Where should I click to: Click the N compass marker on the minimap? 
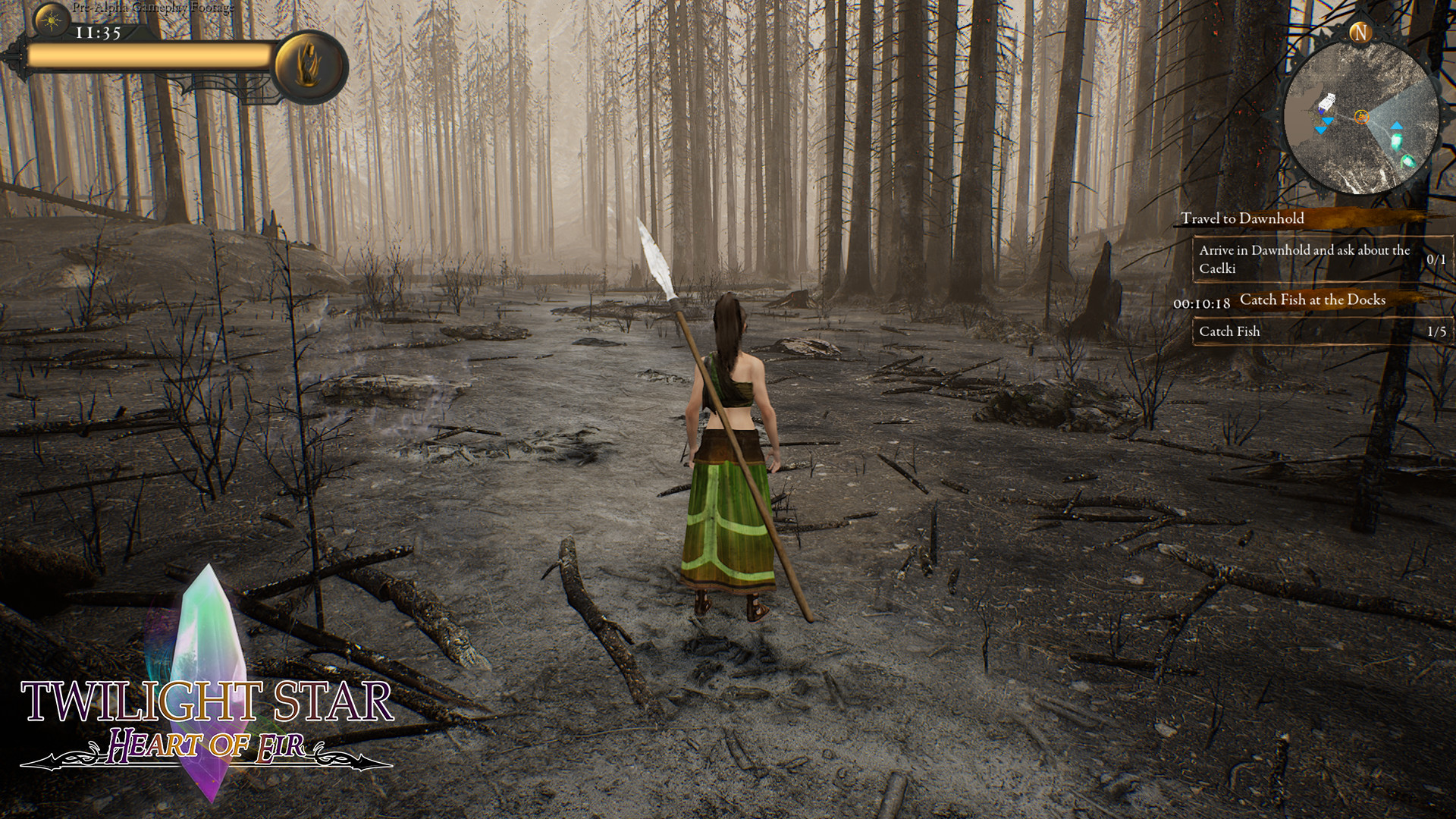1359,32
